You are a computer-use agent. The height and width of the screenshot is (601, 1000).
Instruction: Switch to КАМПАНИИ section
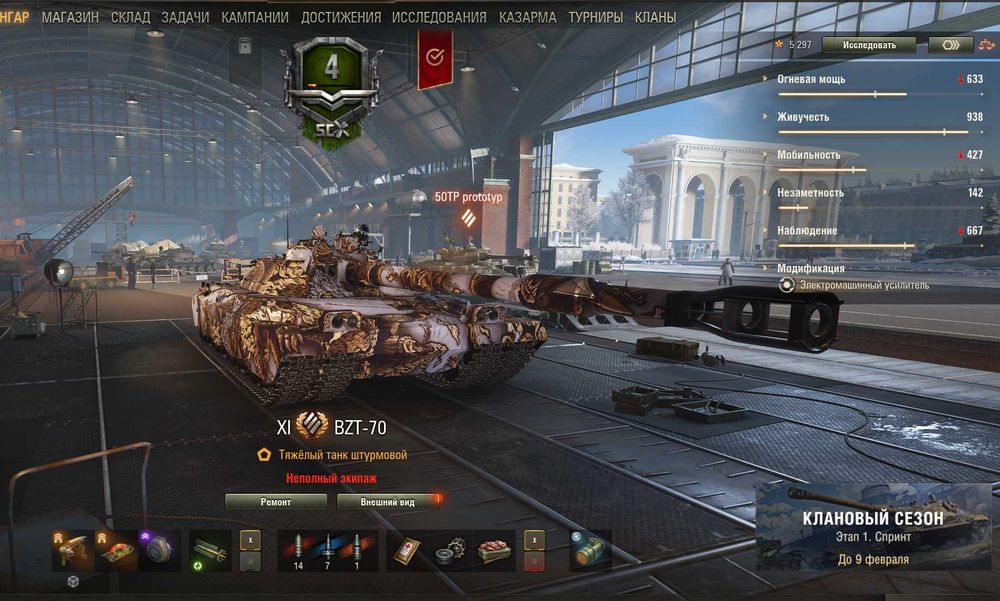[x=255, y=17]
